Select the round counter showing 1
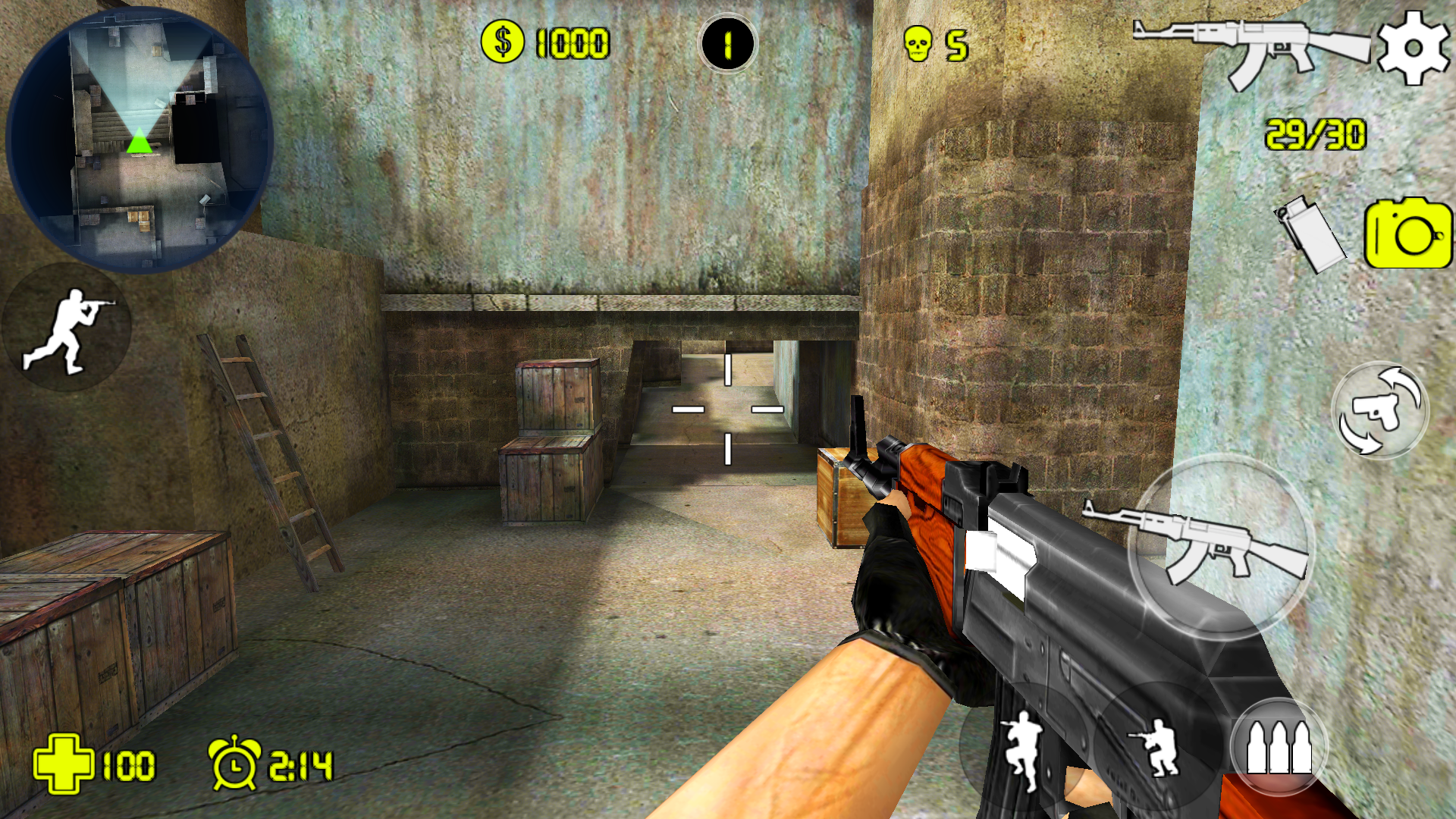Viewport: 1456px width, 819px height. pos(726,43)
